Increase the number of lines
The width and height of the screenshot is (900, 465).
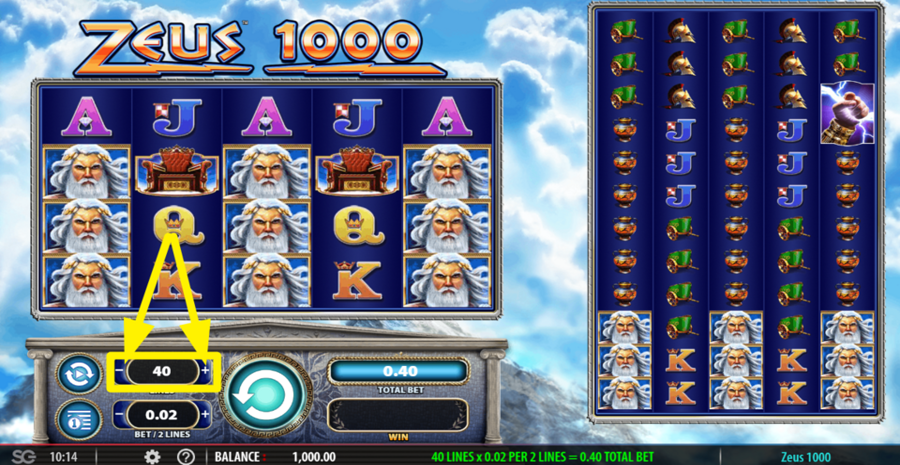[206, 371]
